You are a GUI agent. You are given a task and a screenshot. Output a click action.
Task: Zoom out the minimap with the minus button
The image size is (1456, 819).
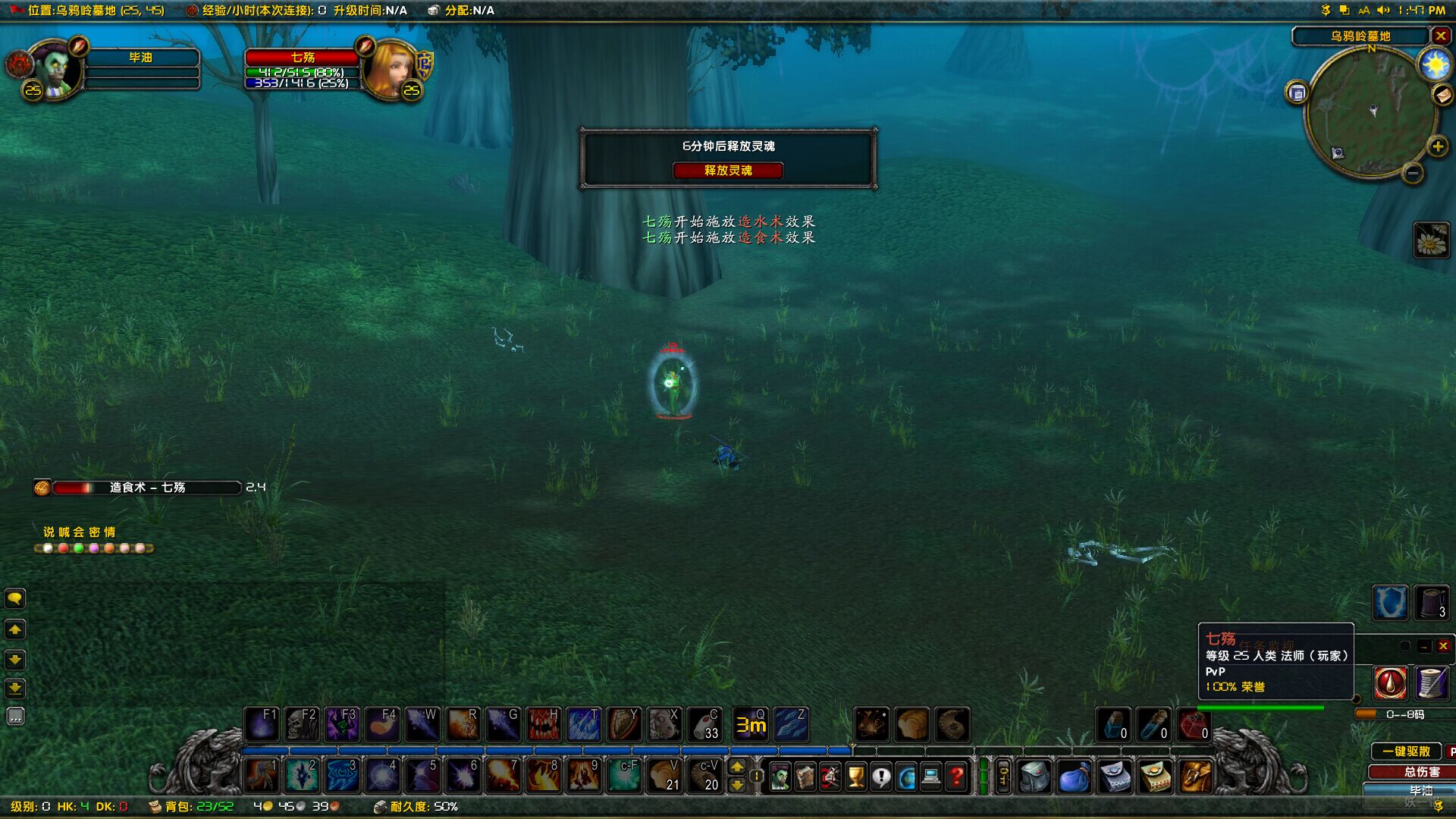(1412, 174)
